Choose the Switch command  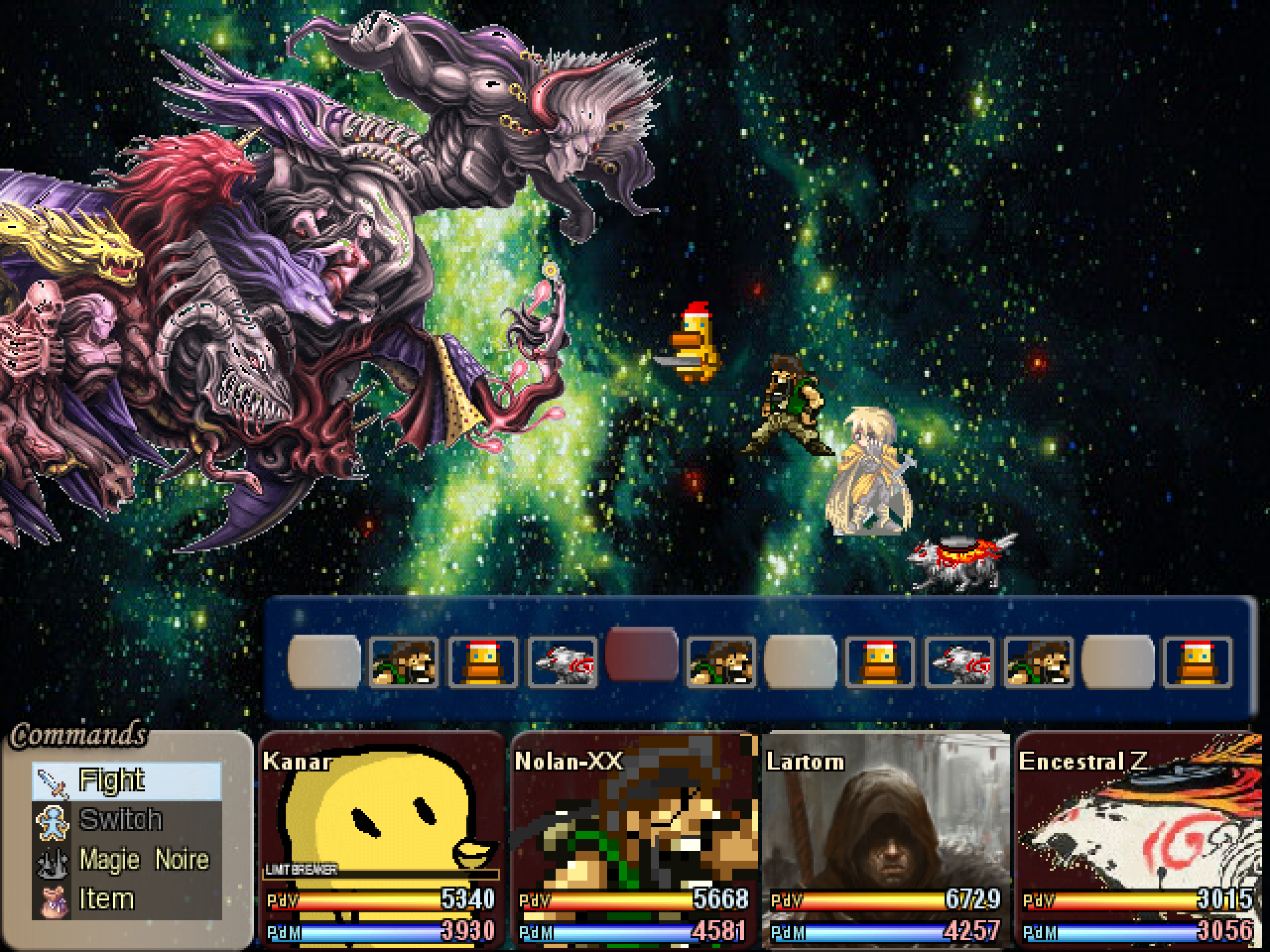127,820
